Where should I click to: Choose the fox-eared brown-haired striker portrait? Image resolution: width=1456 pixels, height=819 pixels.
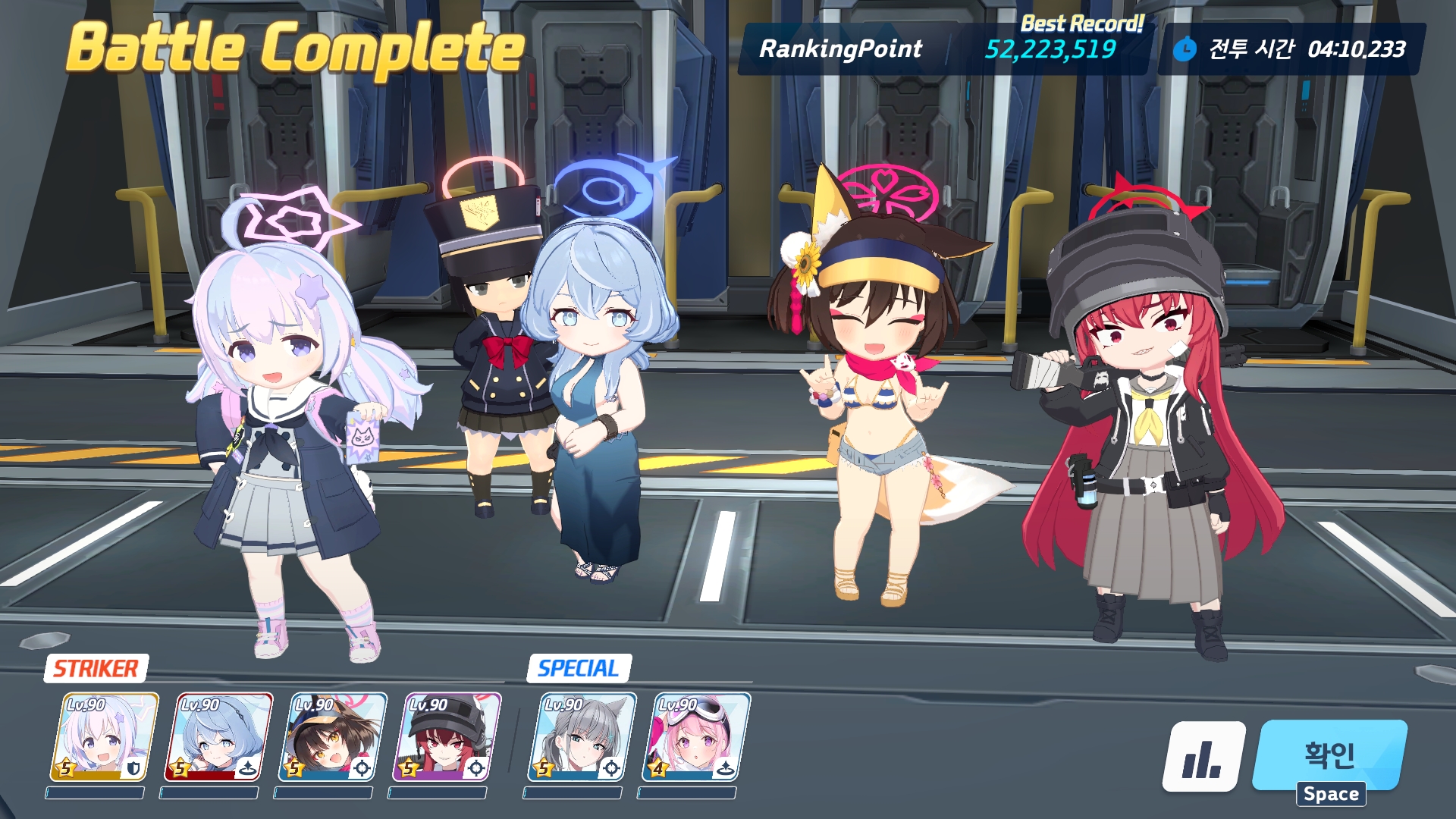point(332,736)
